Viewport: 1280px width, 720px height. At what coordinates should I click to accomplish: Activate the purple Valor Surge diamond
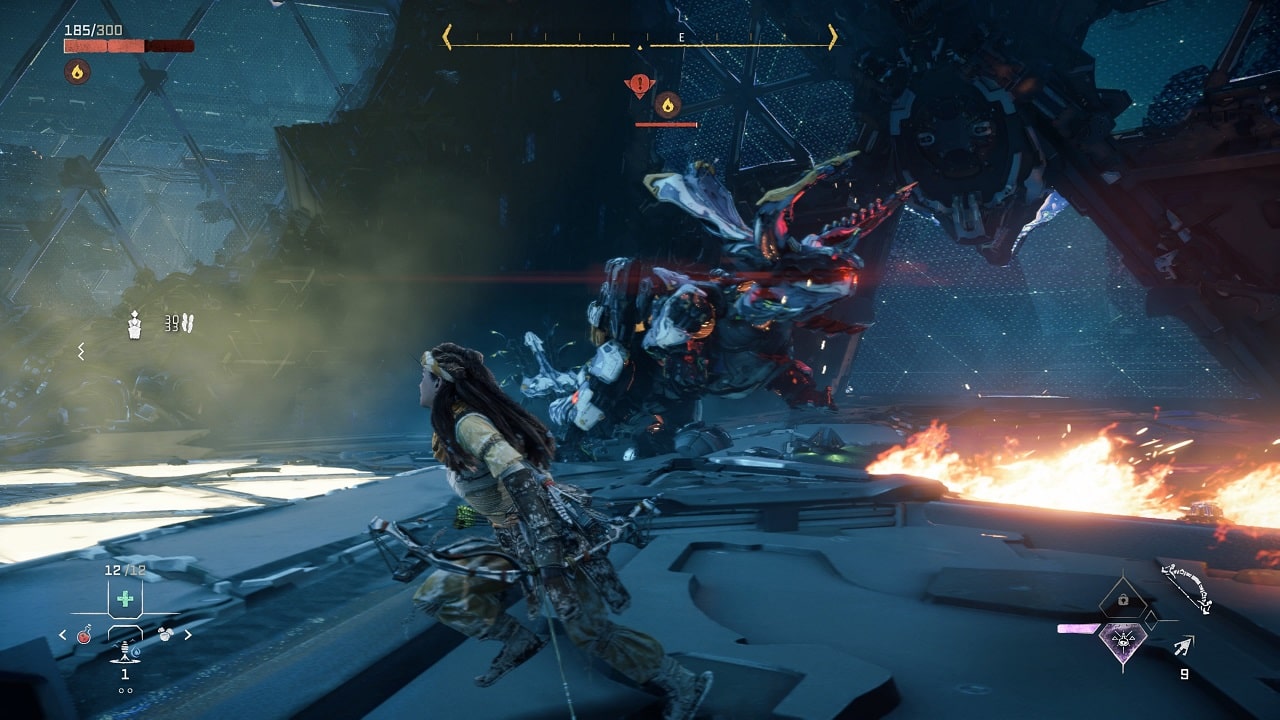coord(1122,640)
